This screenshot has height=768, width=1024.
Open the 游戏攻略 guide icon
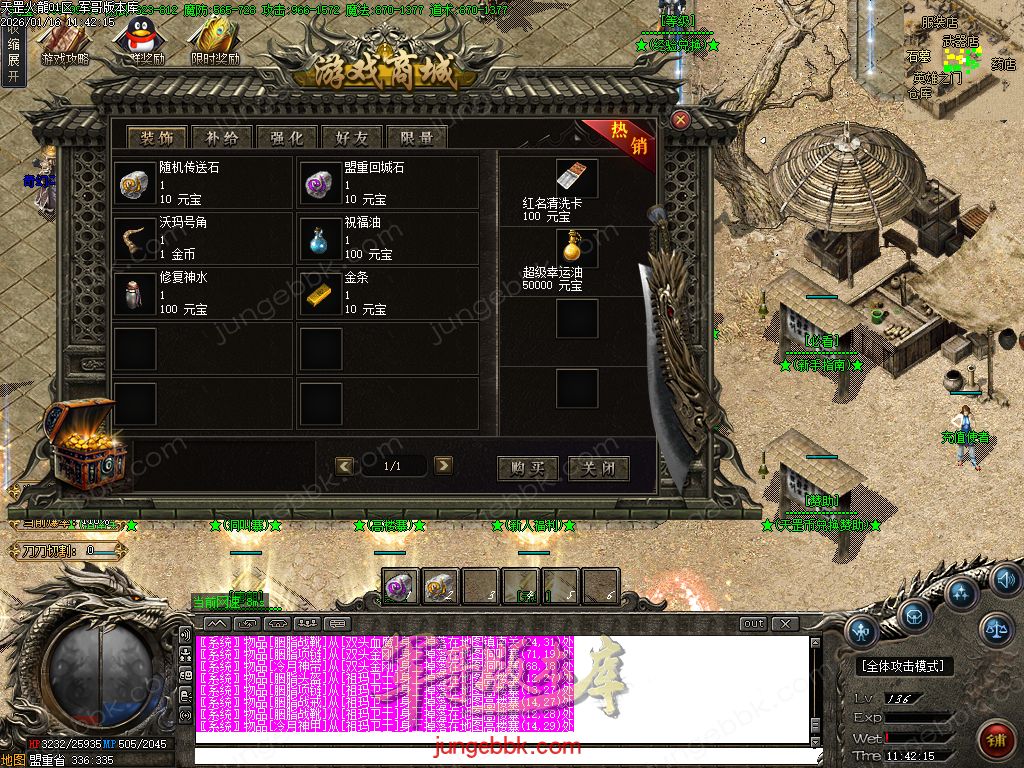[65, 38]
